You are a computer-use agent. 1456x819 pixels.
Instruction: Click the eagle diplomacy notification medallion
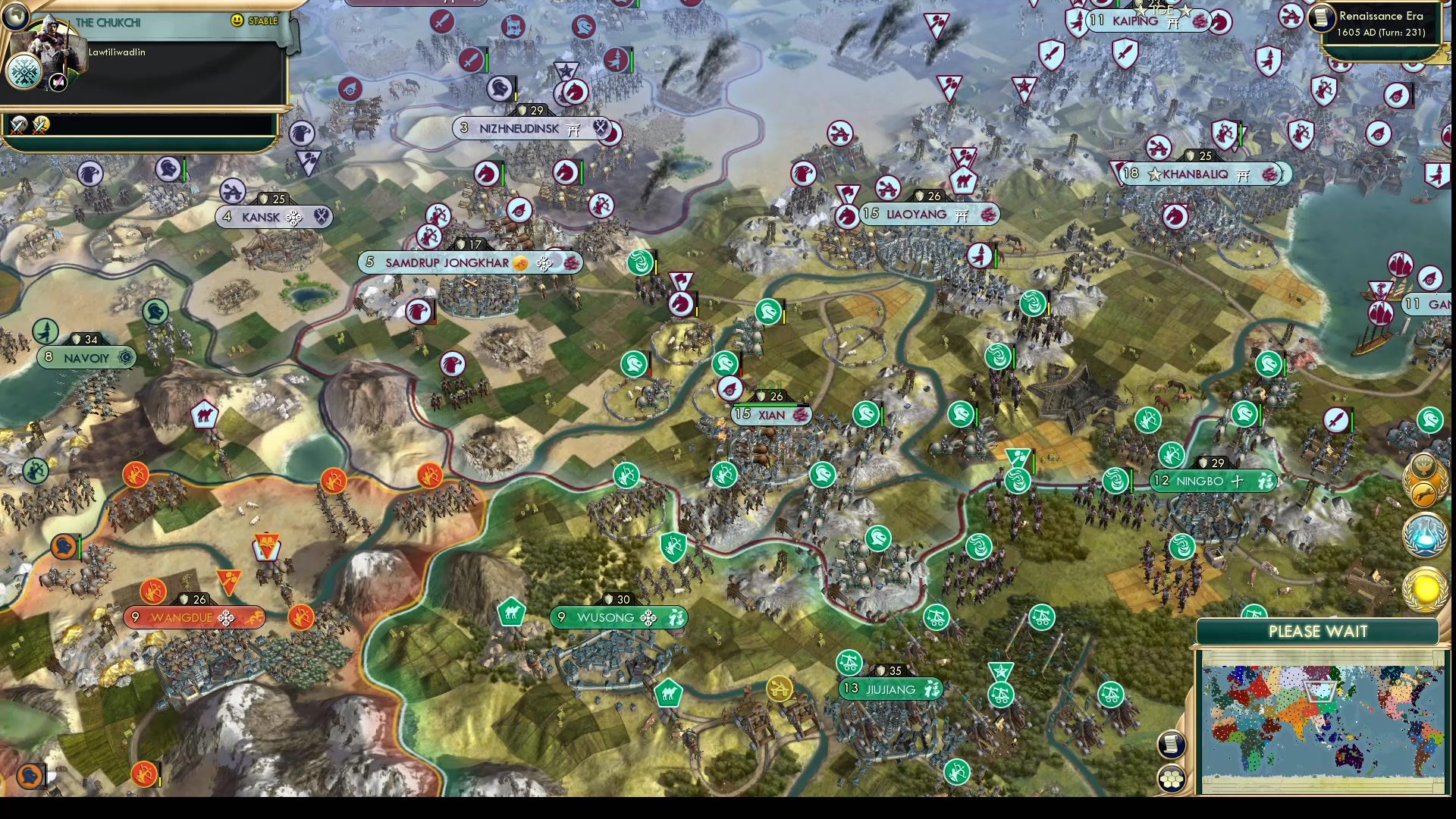pos(1423,466)
